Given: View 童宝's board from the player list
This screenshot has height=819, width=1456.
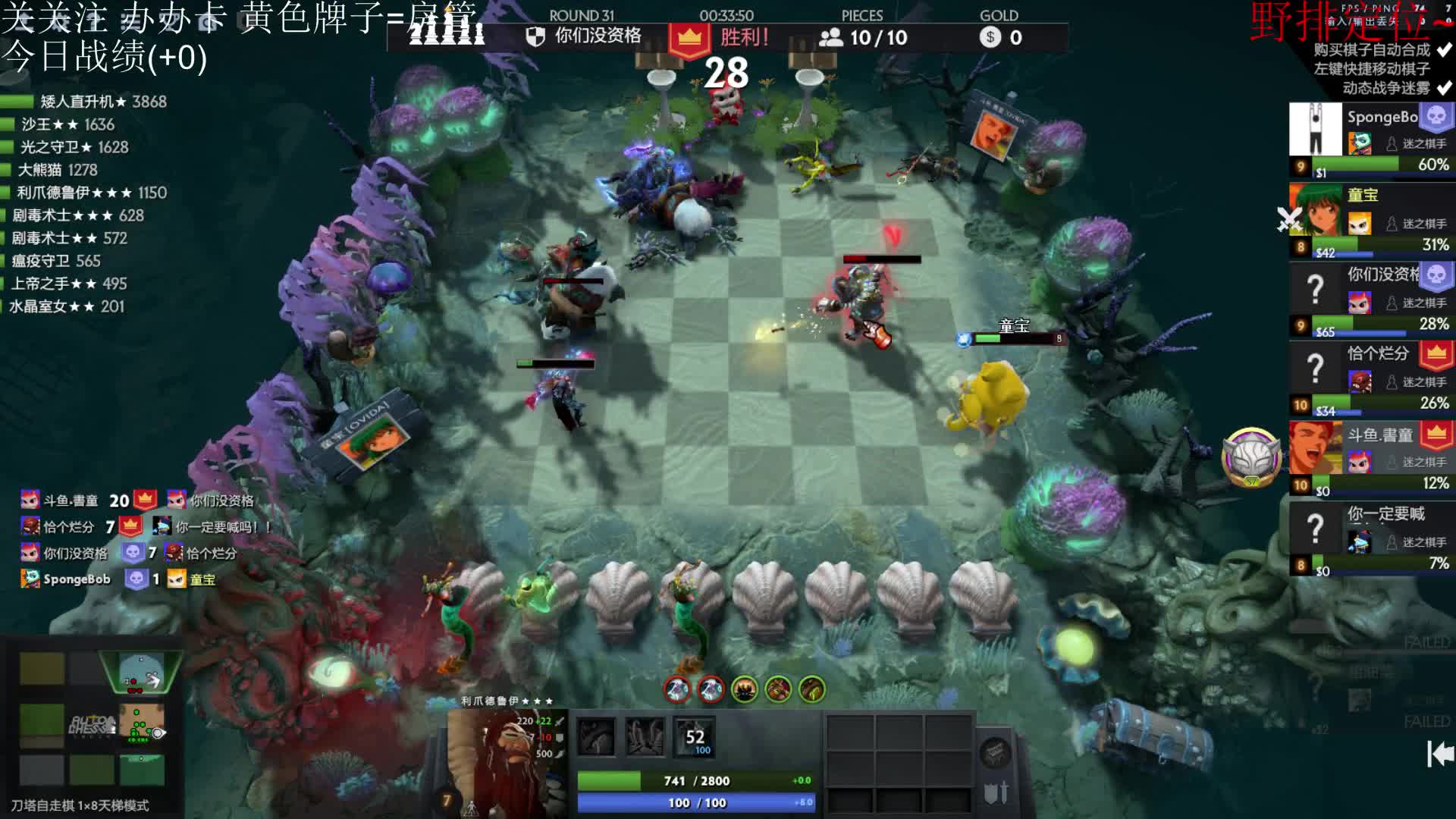Looking at the screenshot, I should (x=1371, y=220).
